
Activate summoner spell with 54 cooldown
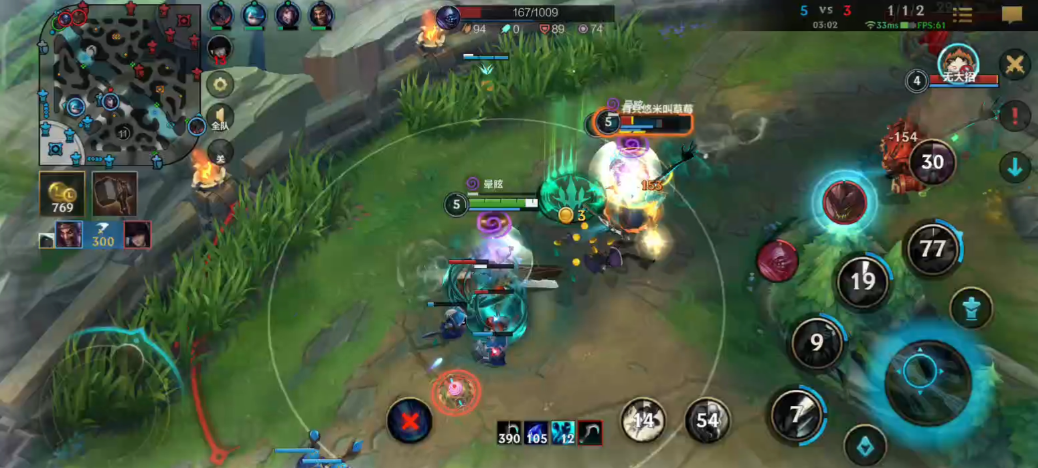point(707,420)
